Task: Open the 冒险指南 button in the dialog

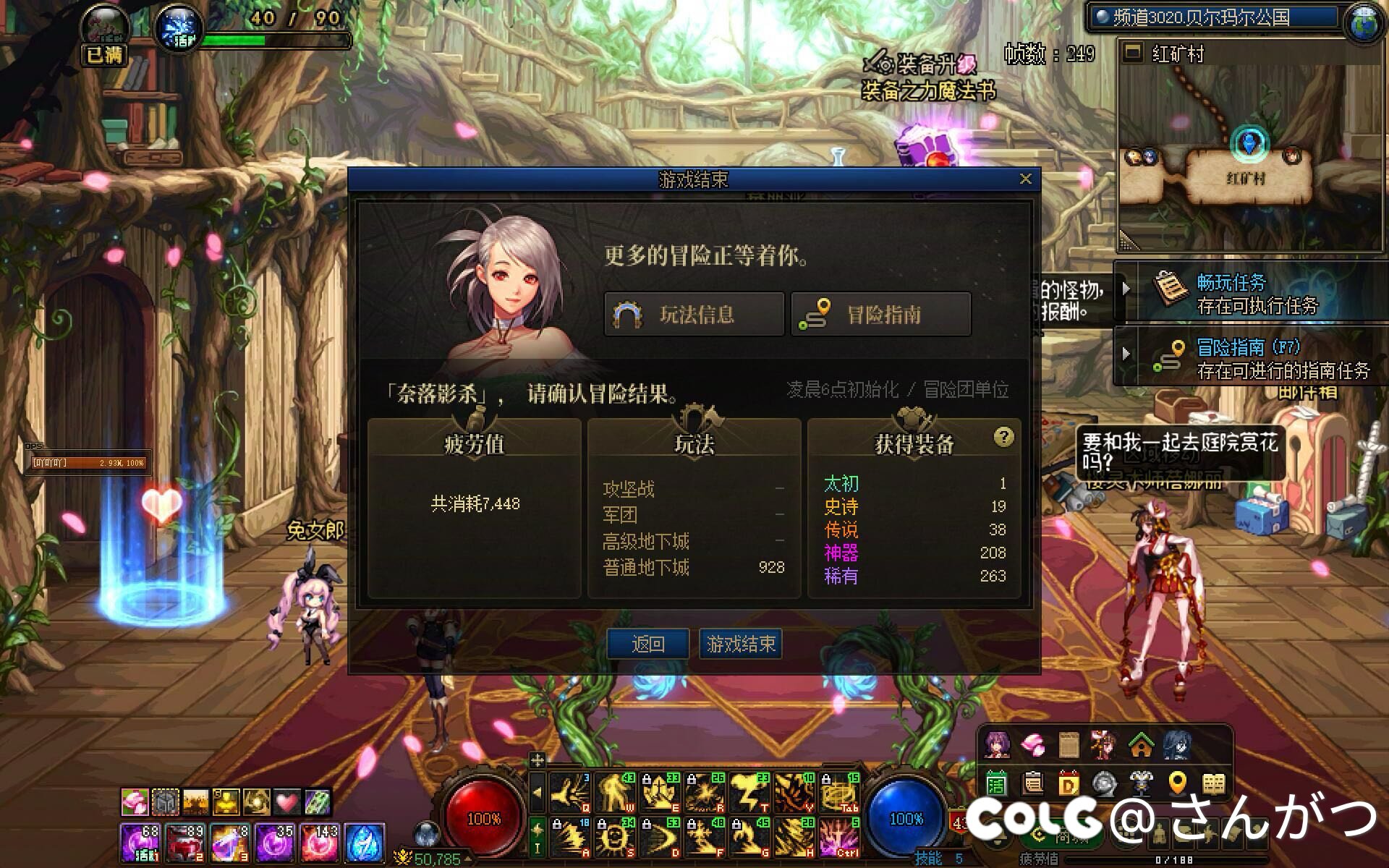Action: tap(880, 315)
